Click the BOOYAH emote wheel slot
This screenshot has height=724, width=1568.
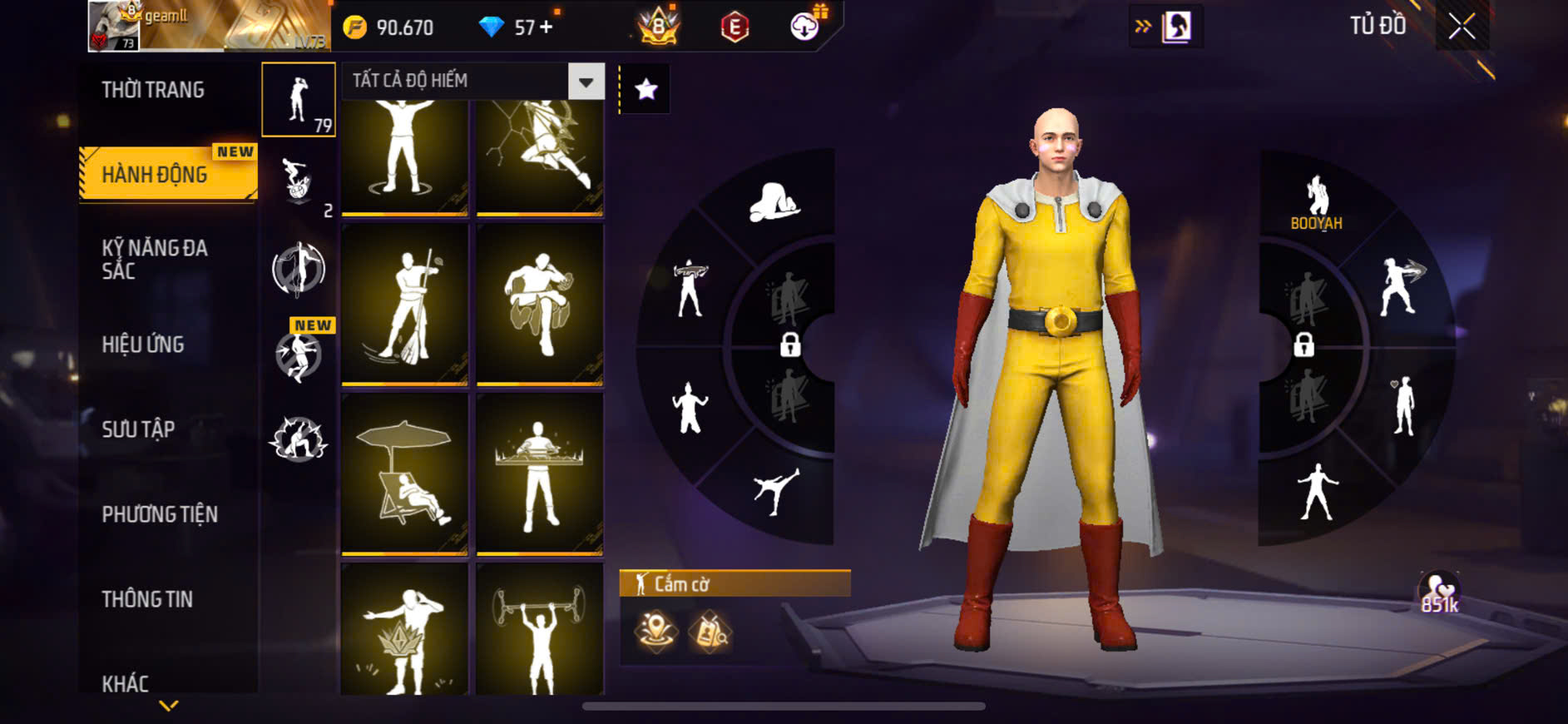(x=1316, y=202)
